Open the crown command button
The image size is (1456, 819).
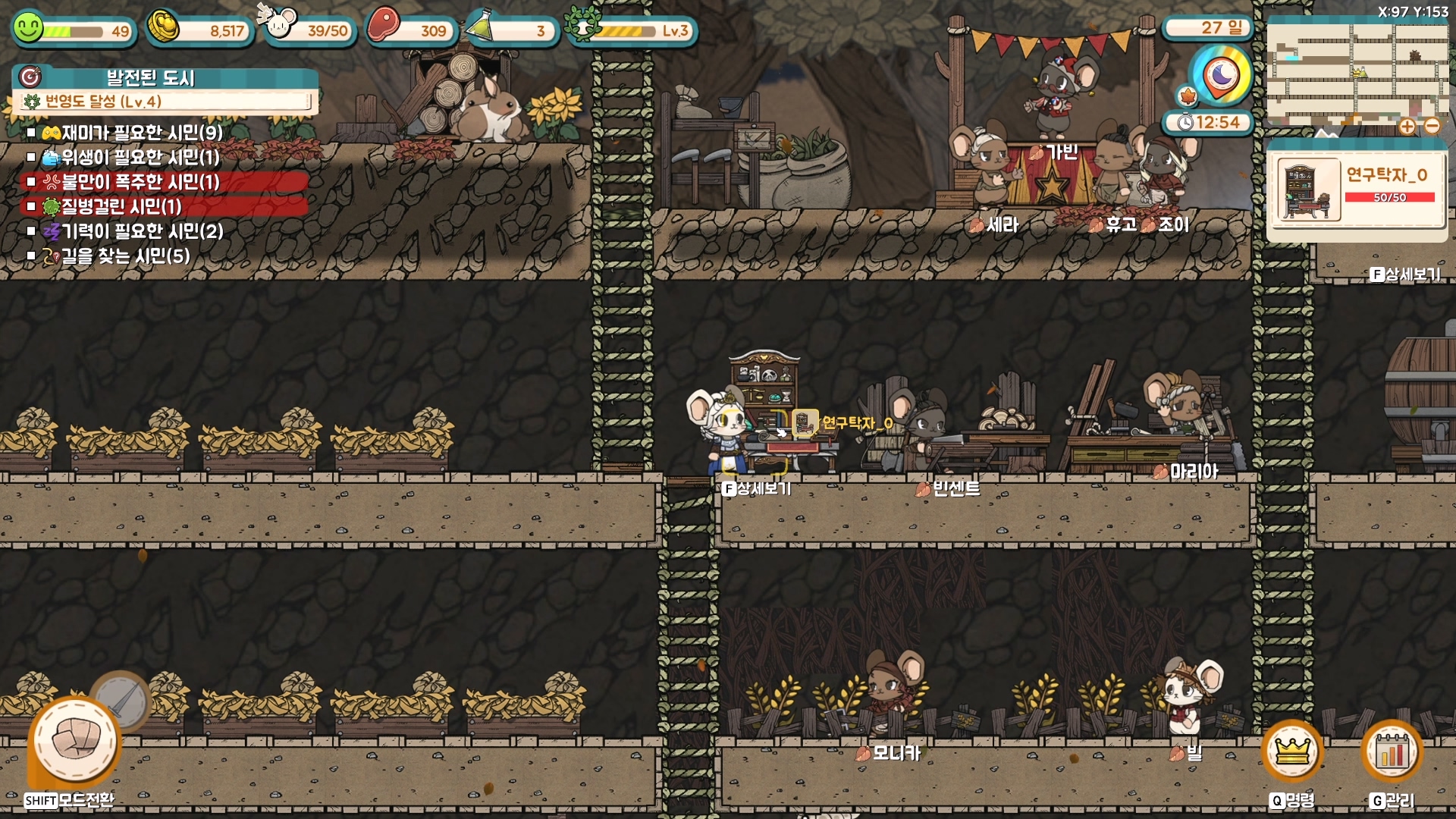point(1292,752)
